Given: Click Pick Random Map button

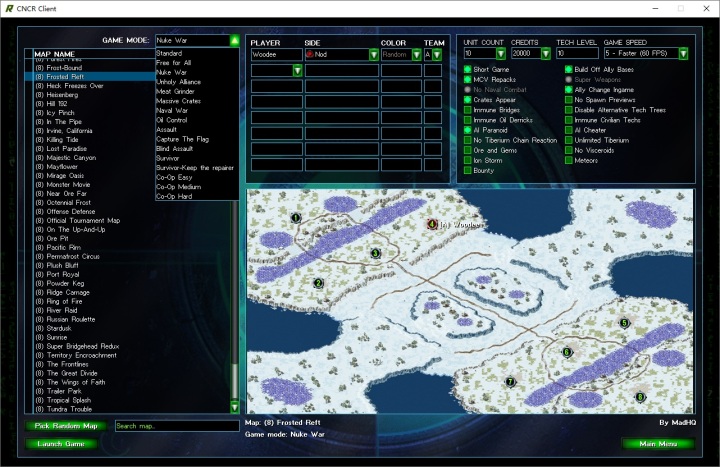Looking at the screenshot, I should click(x=66, y=426).
